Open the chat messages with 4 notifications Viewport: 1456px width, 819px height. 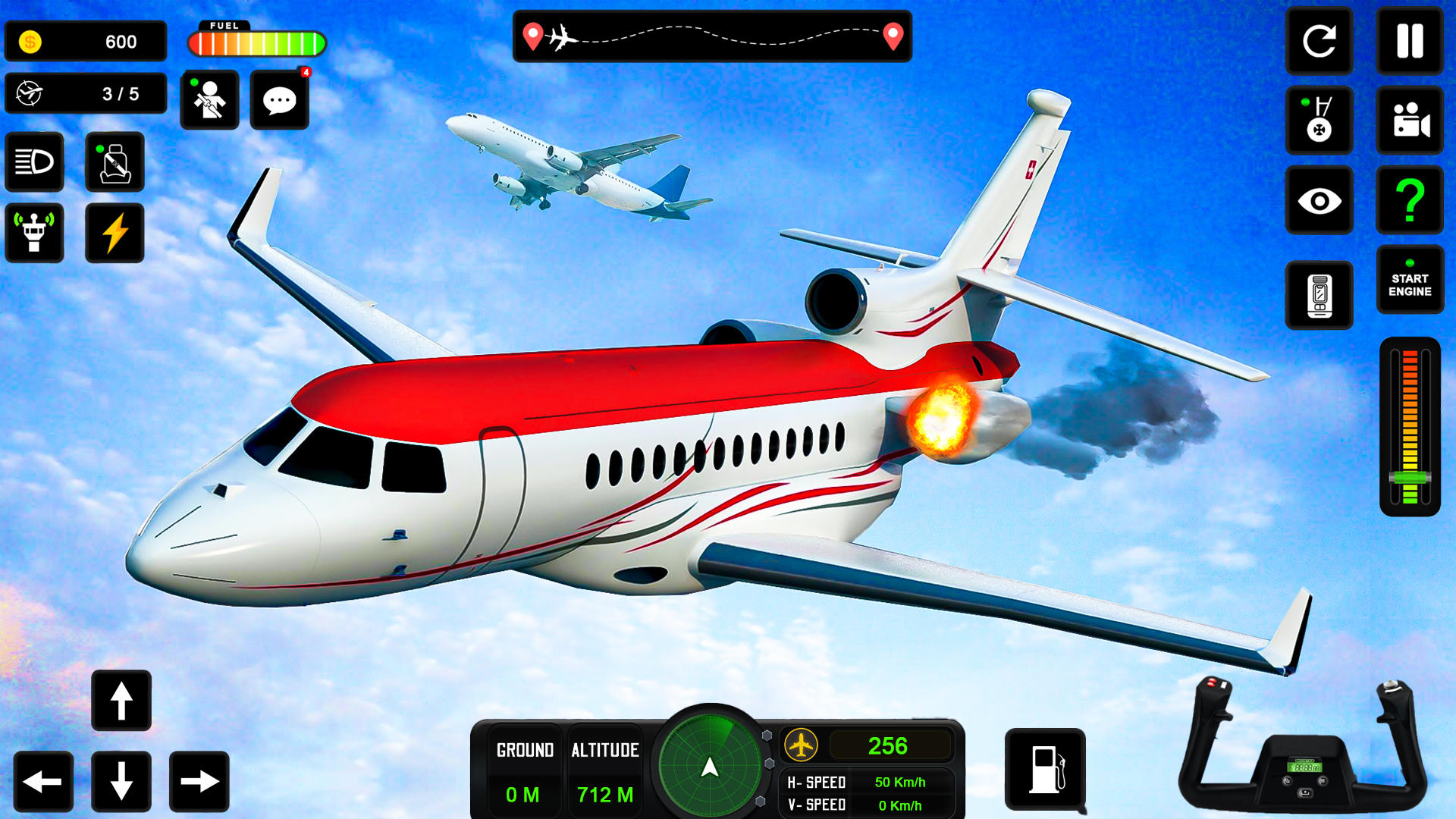point(278,99)
